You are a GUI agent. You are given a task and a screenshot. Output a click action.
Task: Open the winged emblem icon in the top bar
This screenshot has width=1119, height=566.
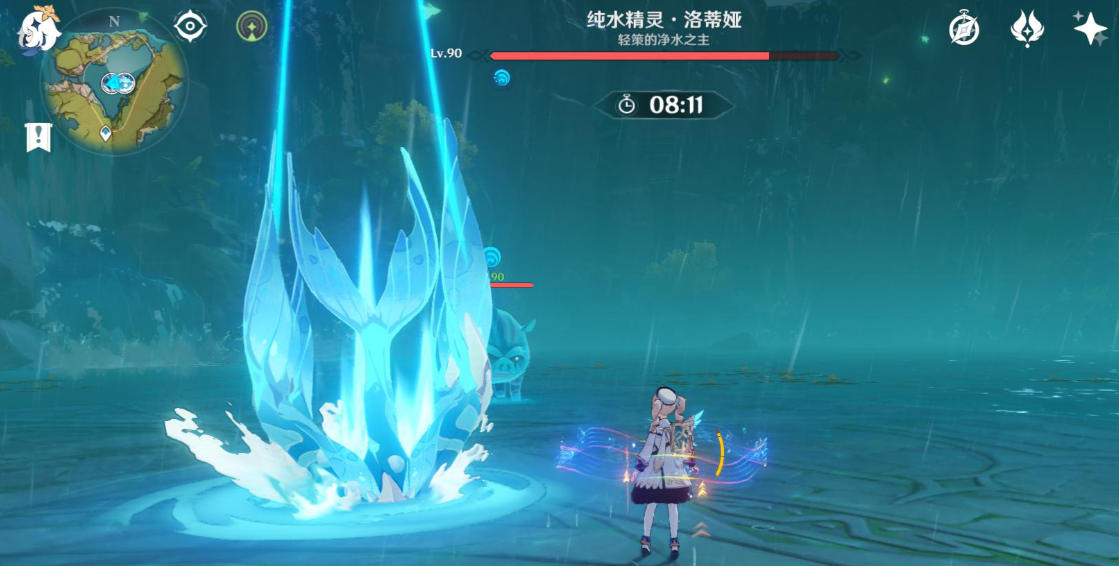pyautogui.click(x=1027, y=28)
